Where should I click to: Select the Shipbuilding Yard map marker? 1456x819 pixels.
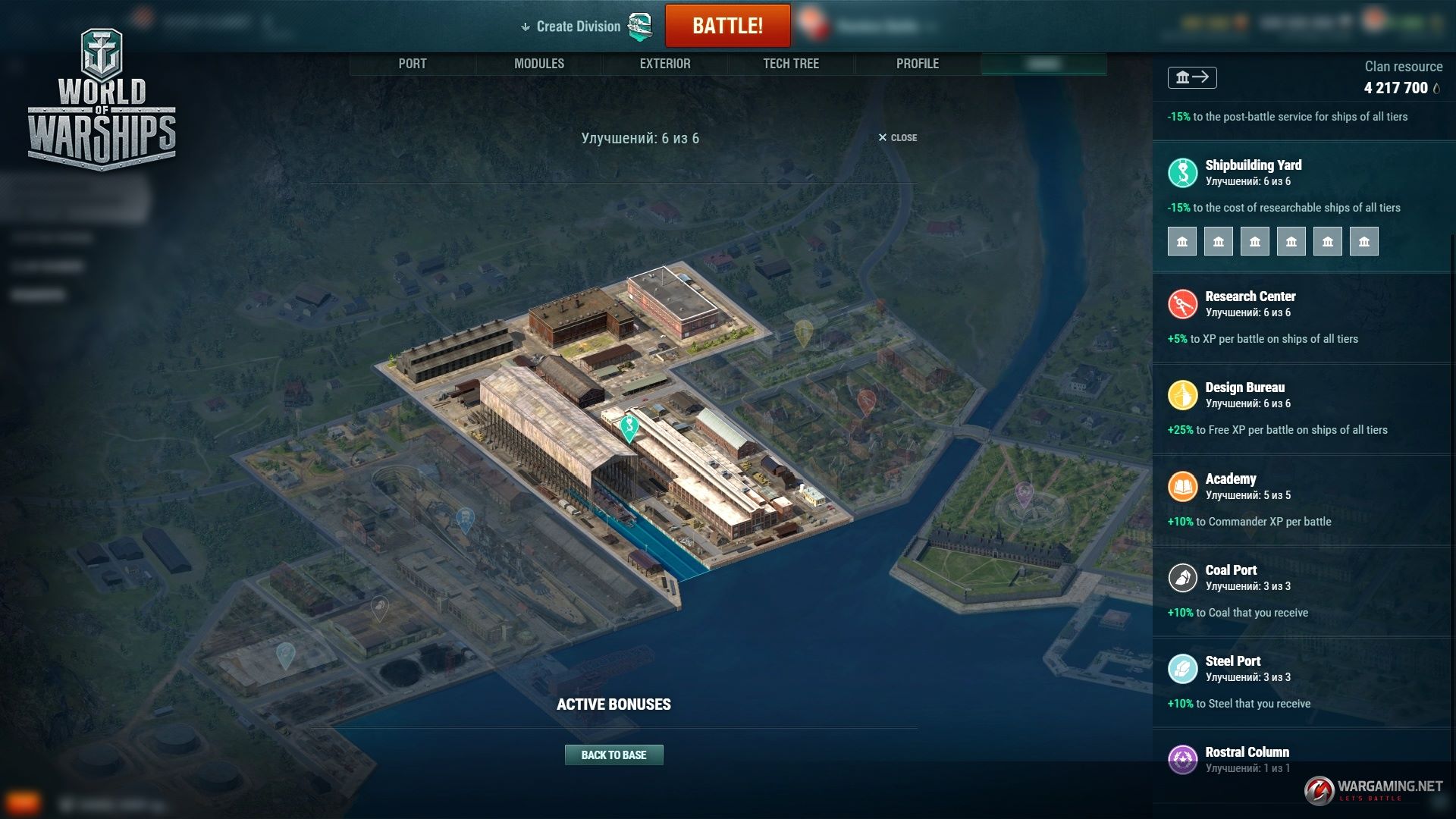click(629, 427)
